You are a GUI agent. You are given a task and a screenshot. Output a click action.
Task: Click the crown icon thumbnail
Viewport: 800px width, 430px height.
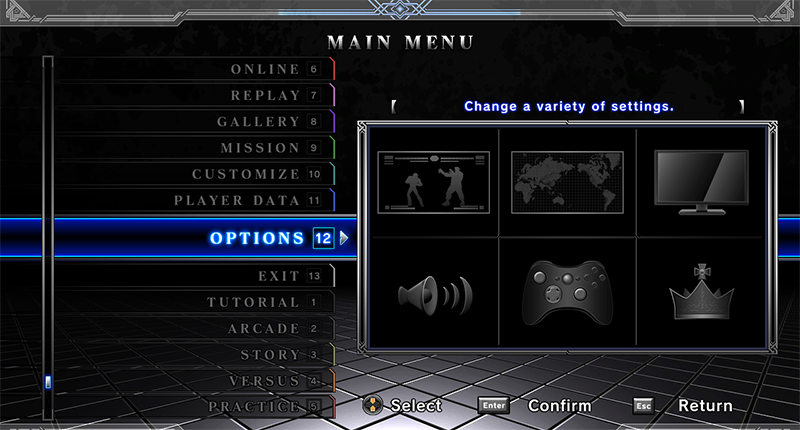700,292
